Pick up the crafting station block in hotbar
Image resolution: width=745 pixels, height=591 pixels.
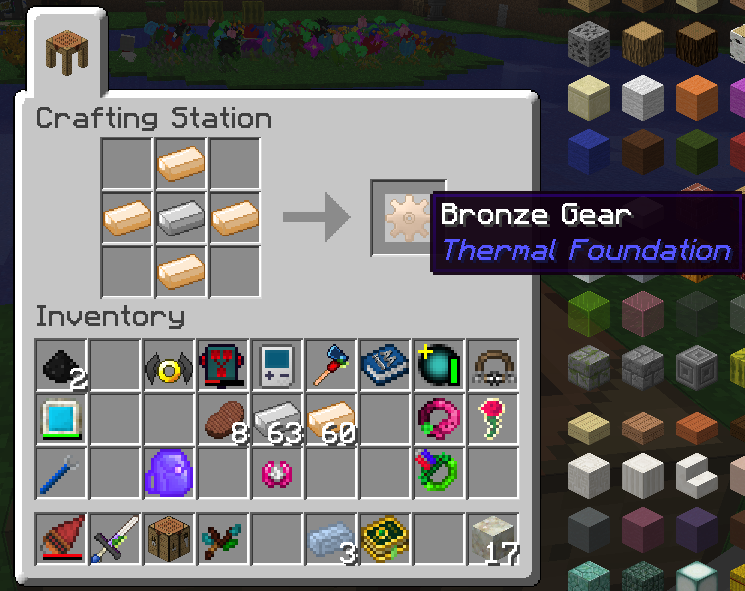(x=167, y=540)
